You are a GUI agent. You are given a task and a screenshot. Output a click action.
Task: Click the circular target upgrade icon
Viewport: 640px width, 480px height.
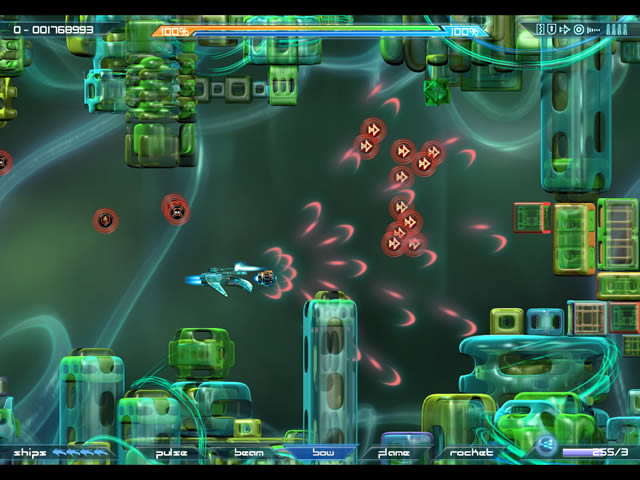pyautogui.click(x=578, y=30)
